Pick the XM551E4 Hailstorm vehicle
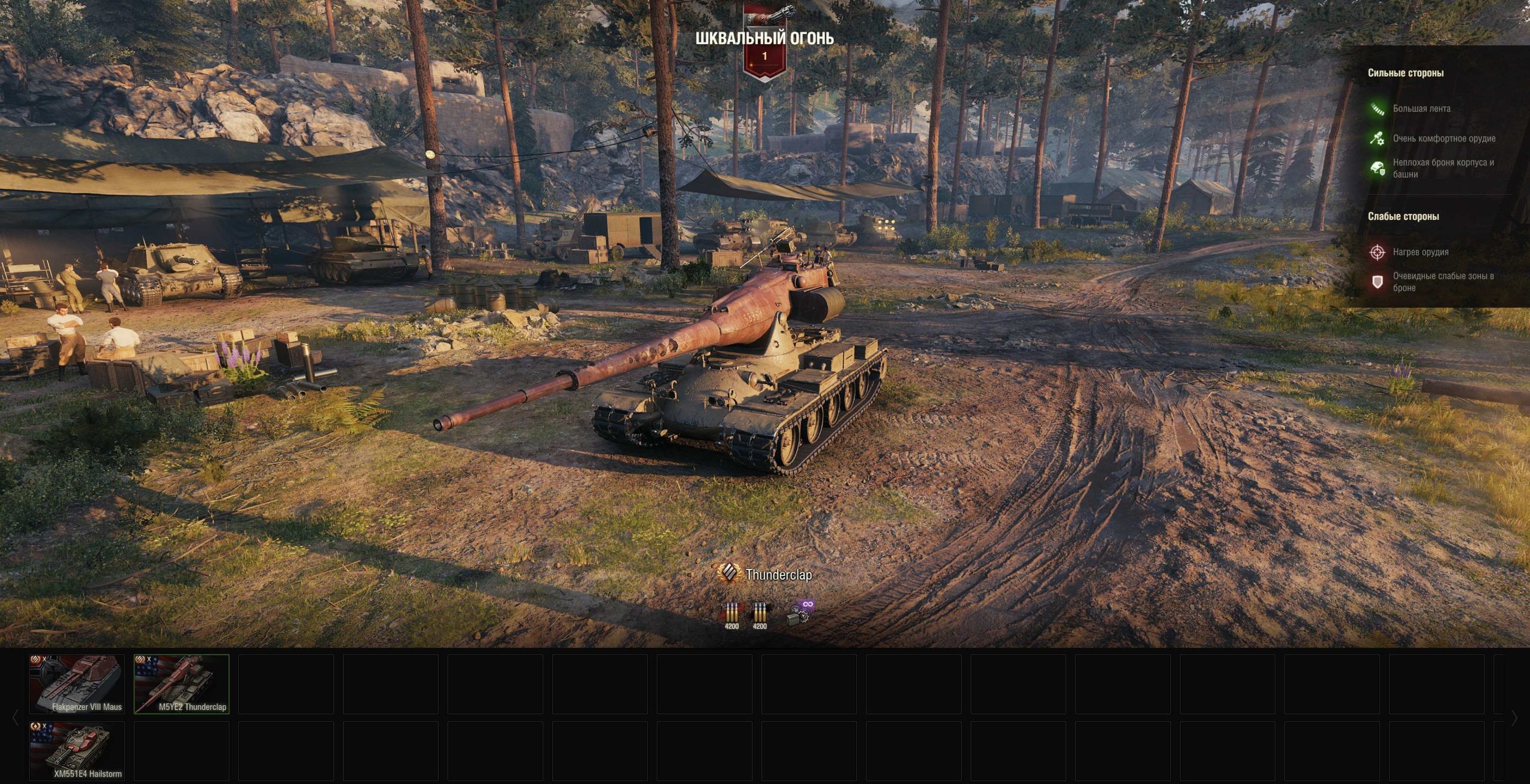 tap(77, 751)
